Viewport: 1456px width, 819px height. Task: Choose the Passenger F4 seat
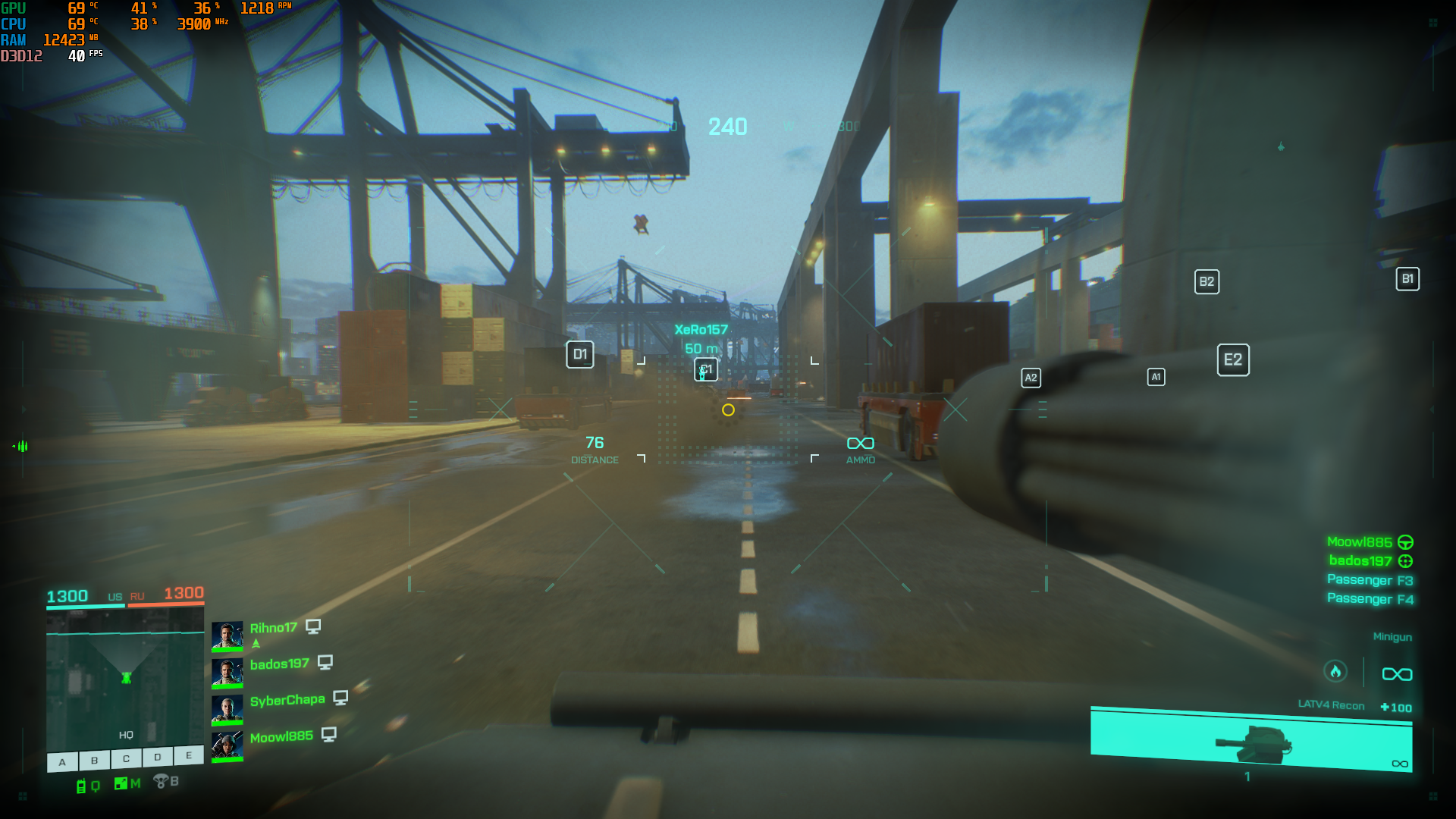point(1370,599)
